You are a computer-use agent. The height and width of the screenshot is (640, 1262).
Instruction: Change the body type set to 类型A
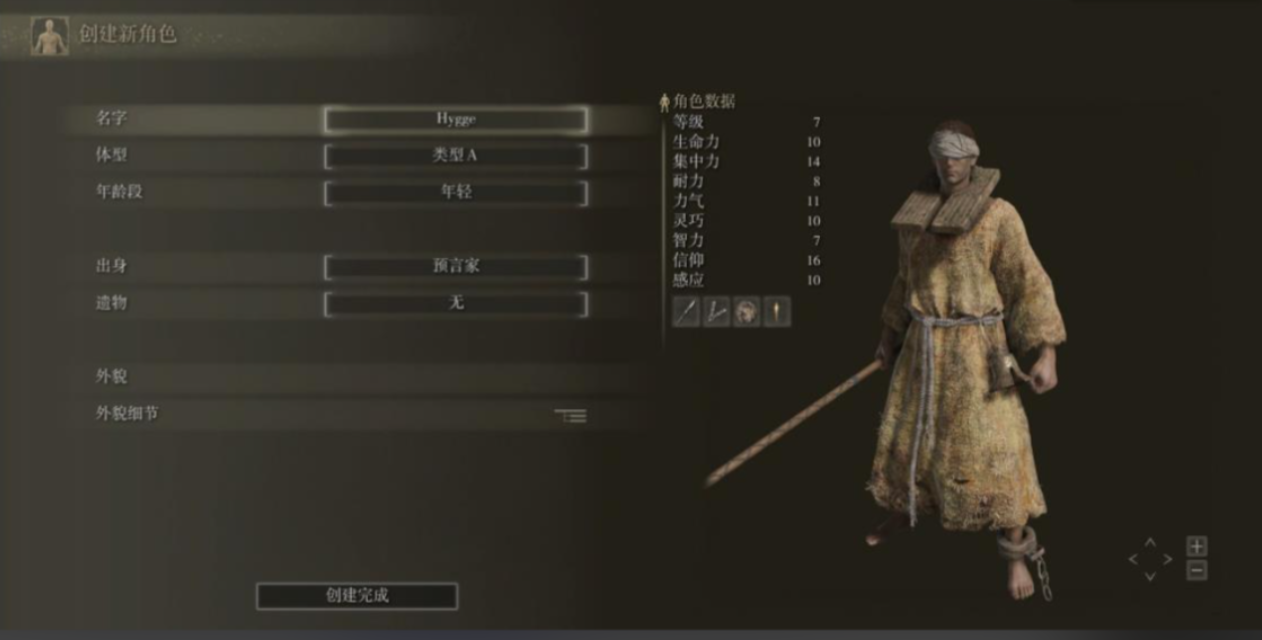point(455,157)
